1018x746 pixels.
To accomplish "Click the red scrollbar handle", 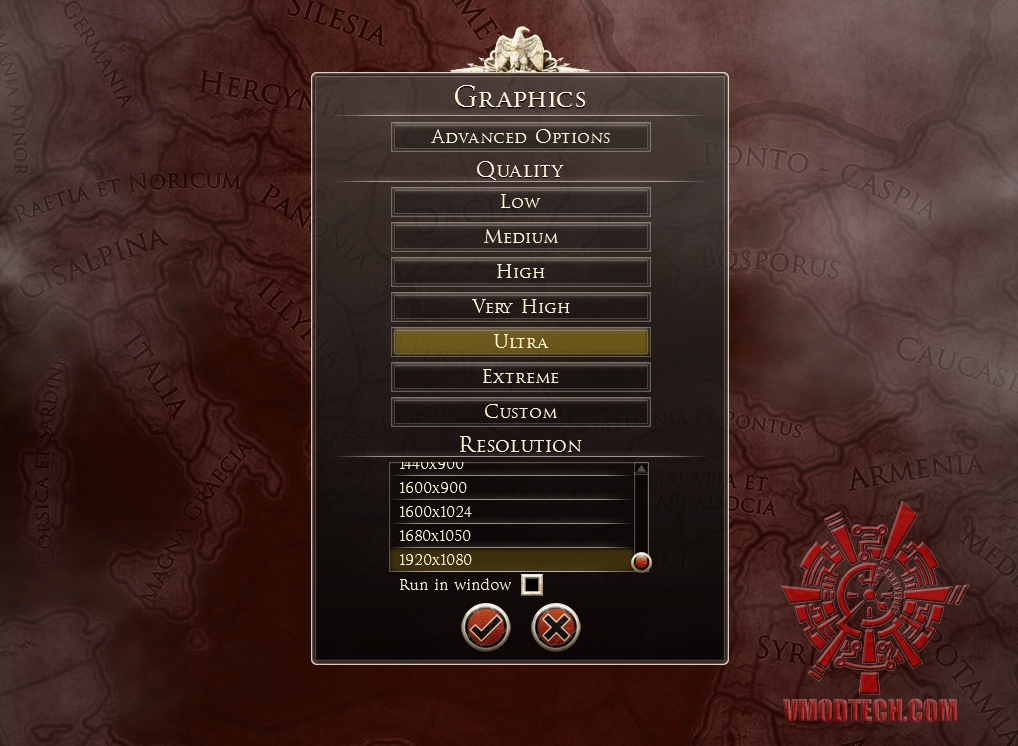I will (641, 562).
